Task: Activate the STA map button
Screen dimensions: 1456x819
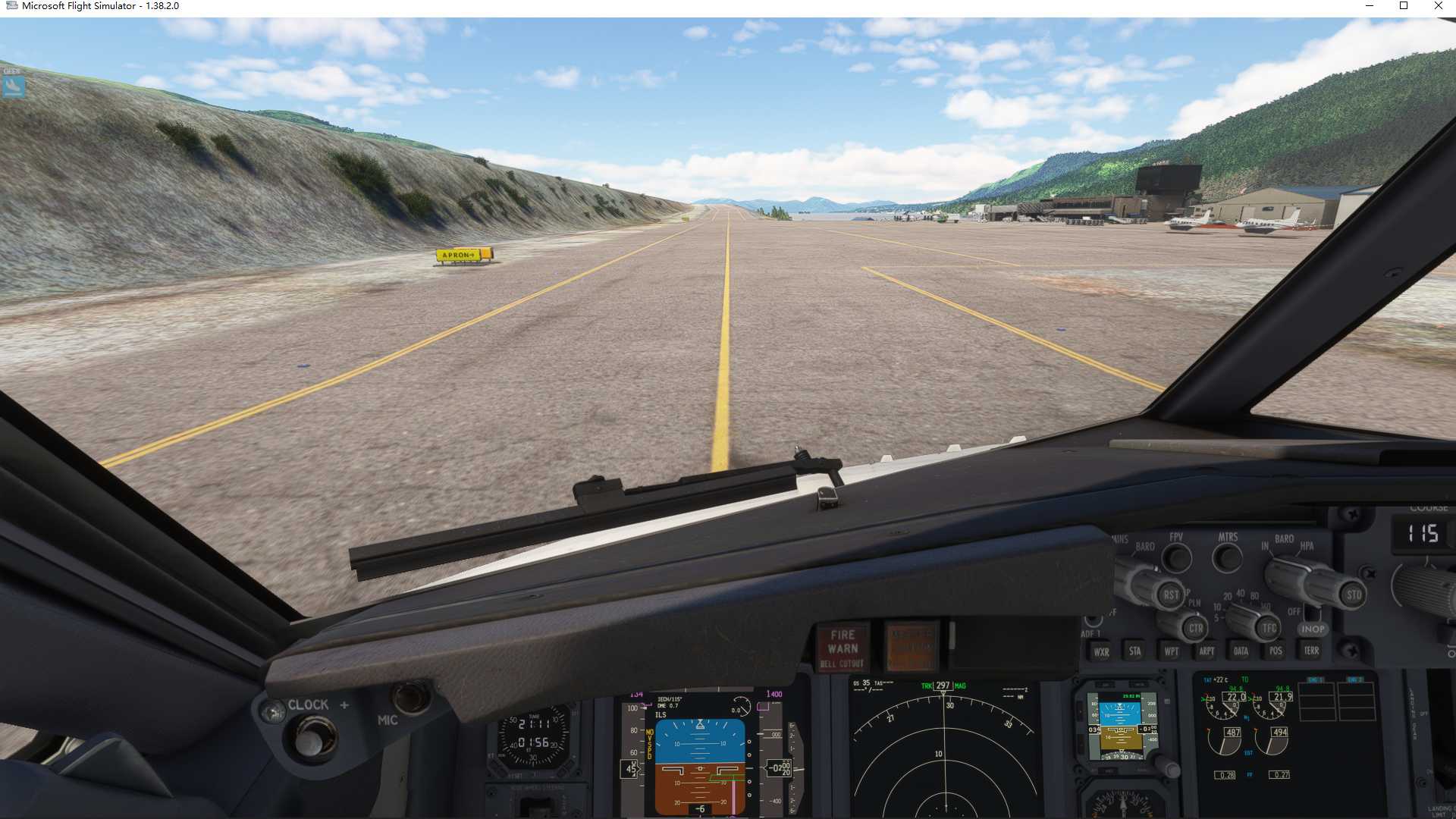Action: pos(1134,651)
